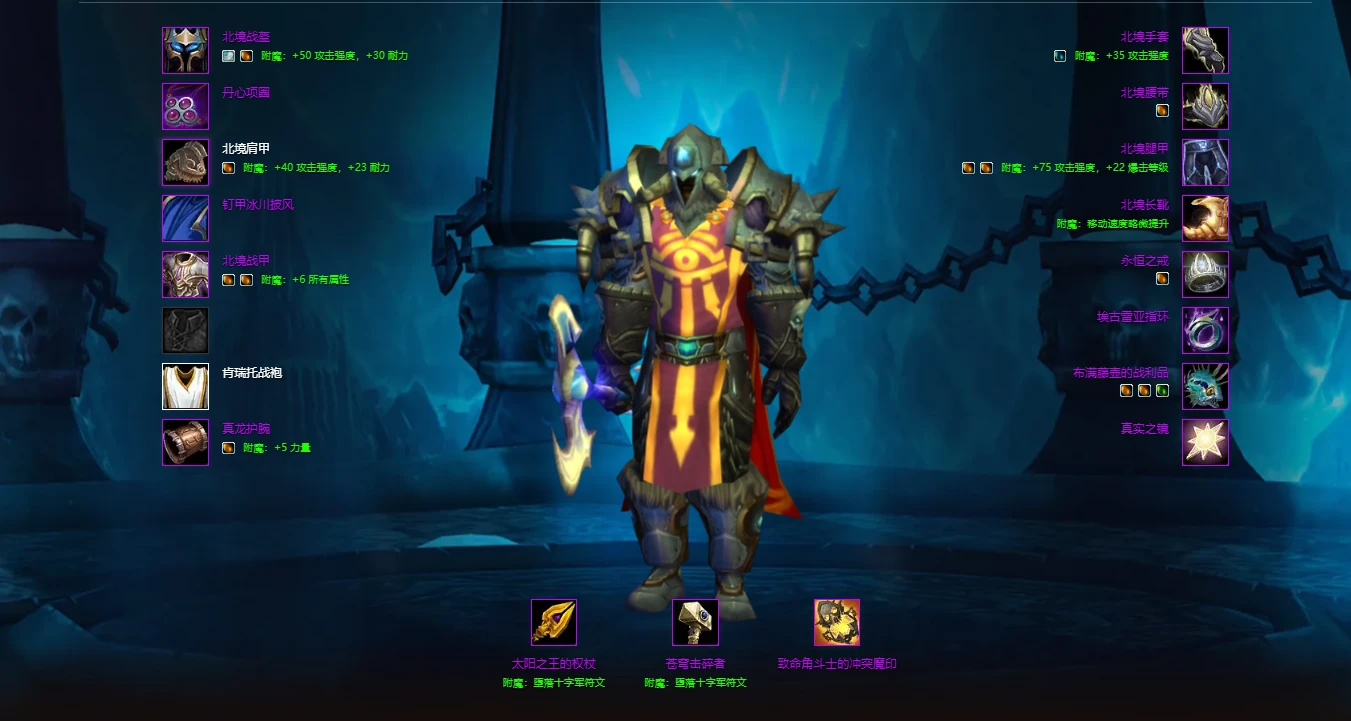Inspect the 太阳之王的权杖 main-hand weapon icon
This screenshot has height=721, width=1351.
point(554,622)
